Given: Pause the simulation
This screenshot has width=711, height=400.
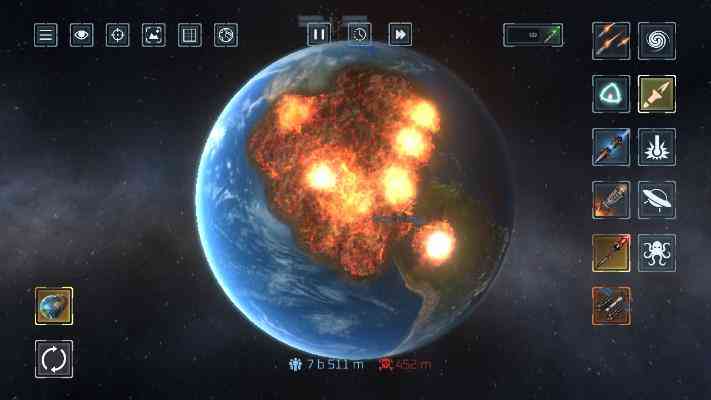Looking at the screenshot, I should (318, 34).
